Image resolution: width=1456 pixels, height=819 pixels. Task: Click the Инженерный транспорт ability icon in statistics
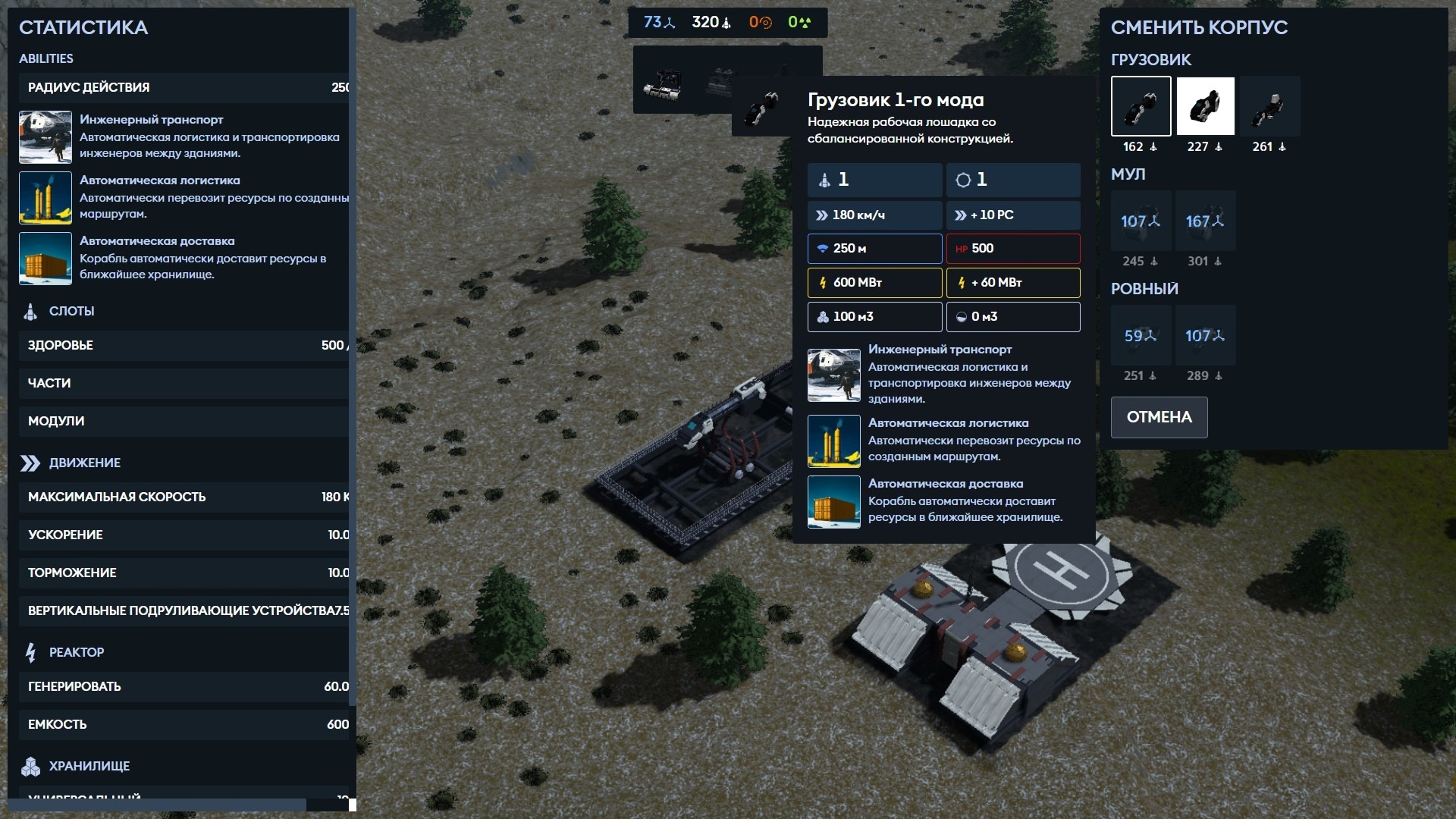tap(45, 137)
